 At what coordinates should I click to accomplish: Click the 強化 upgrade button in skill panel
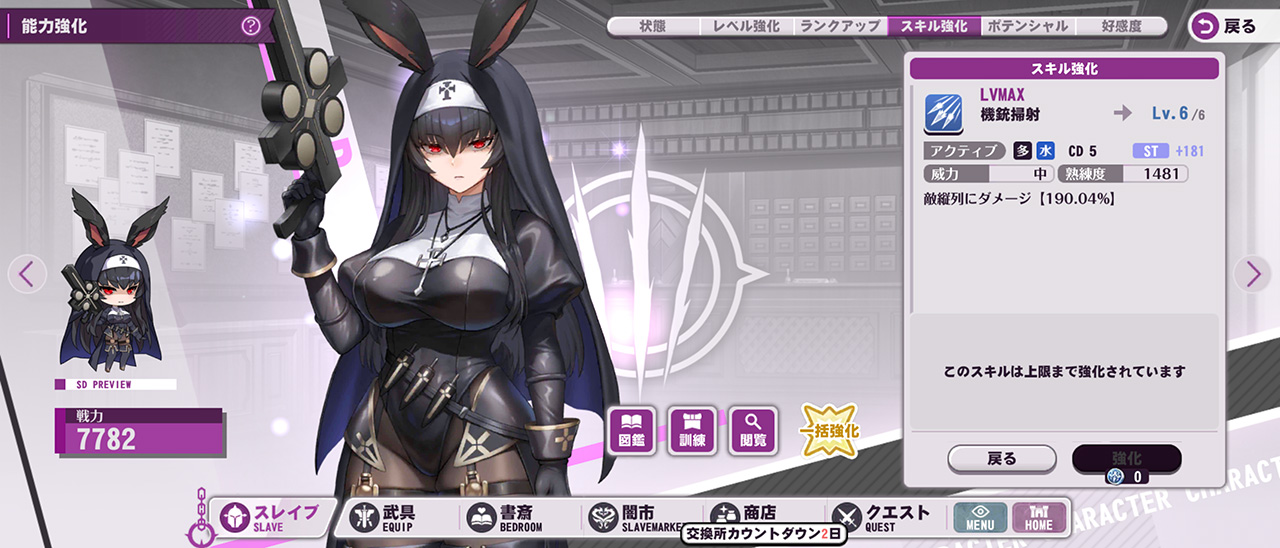[x=1126, y=459]
